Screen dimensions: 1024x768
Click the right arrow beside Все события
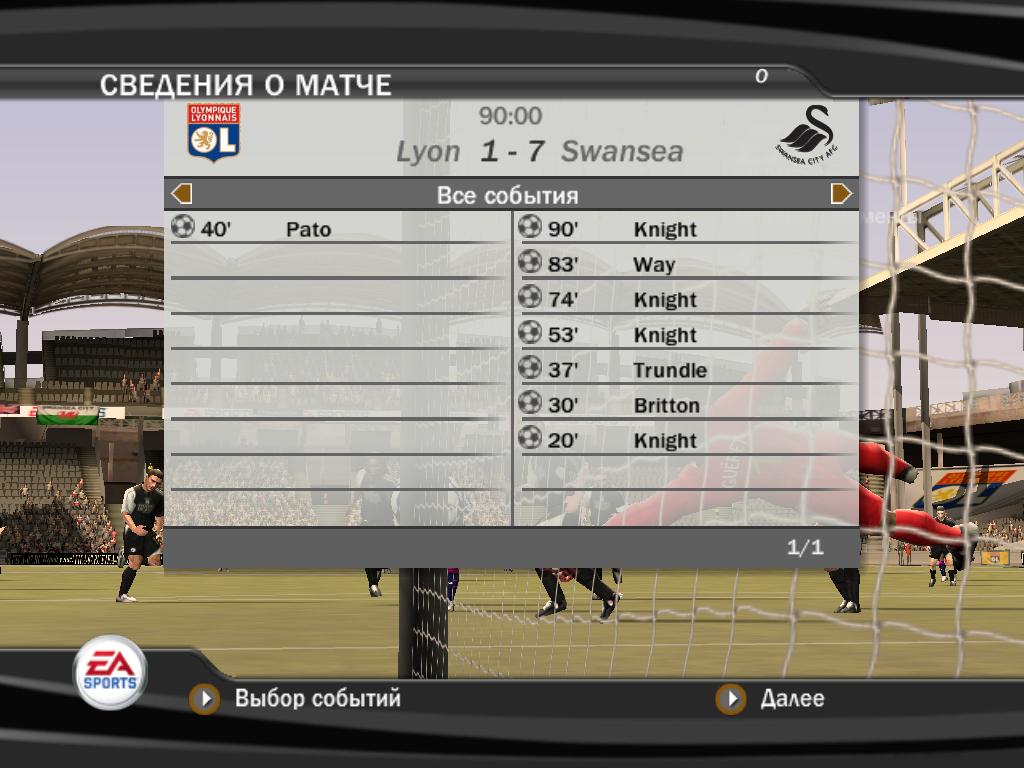click(841, 193)
